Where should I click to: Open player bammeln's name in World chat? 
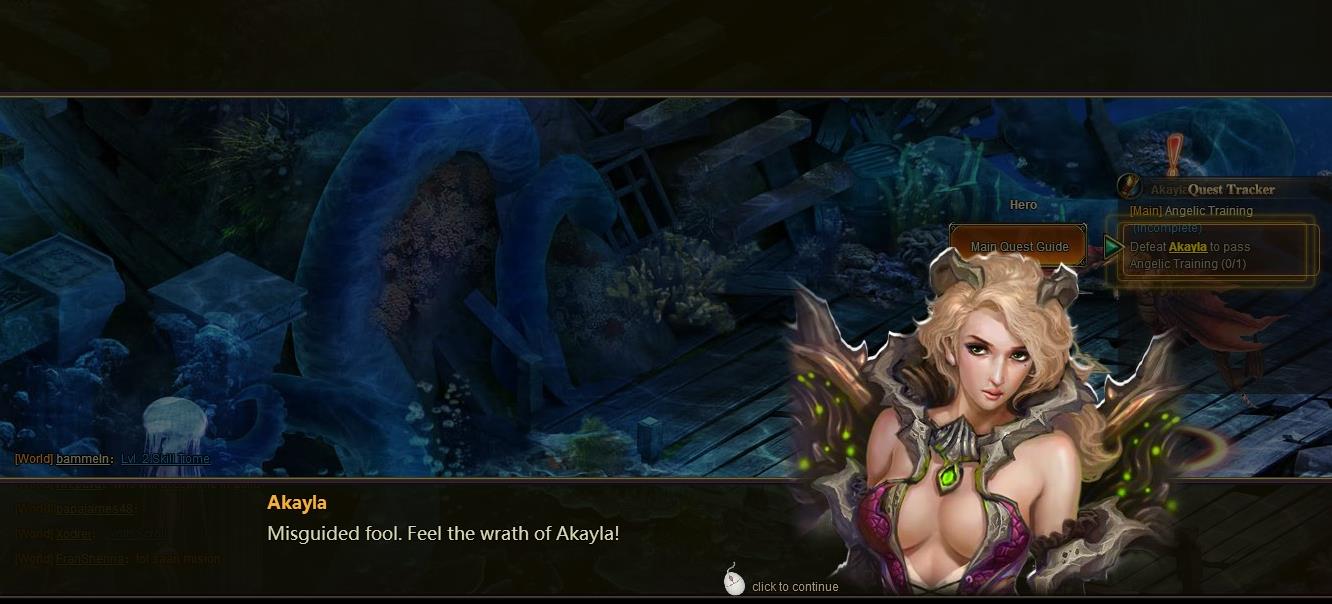[83, 459]
